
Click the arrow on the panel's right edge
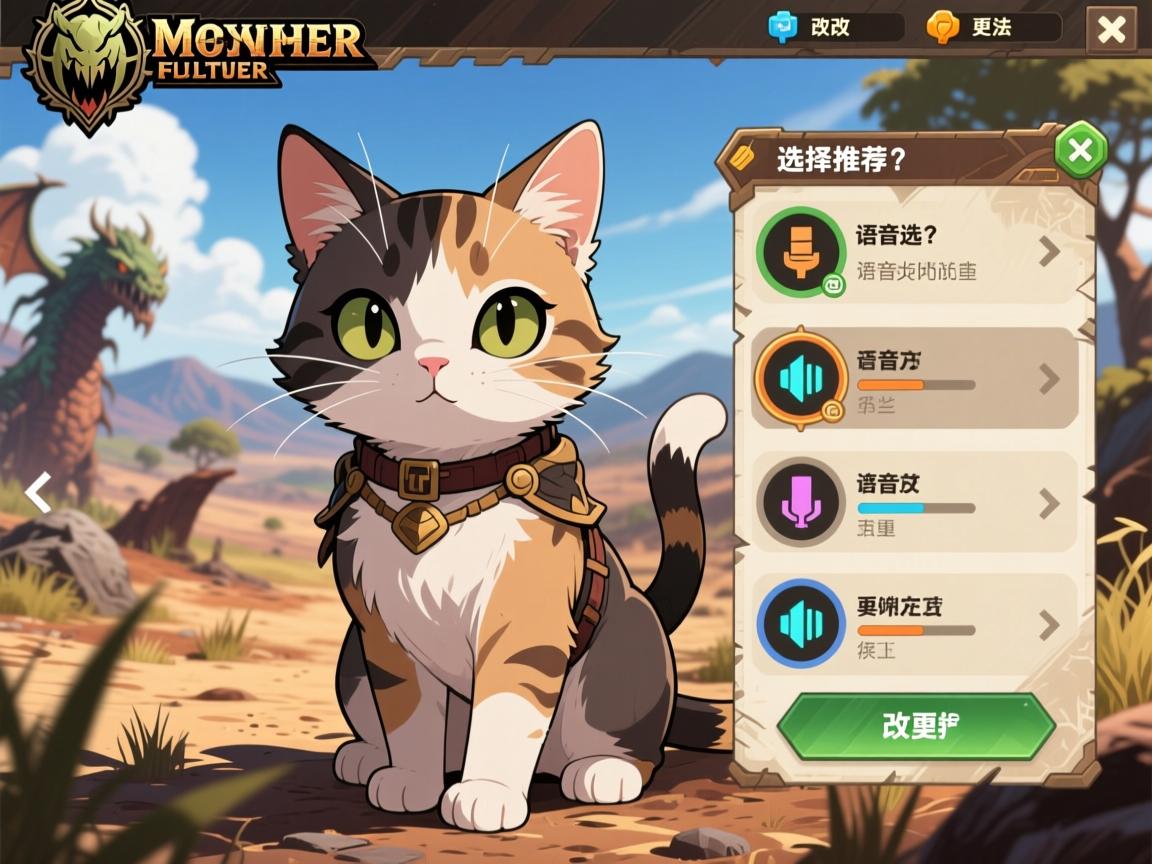(1090, 496)
